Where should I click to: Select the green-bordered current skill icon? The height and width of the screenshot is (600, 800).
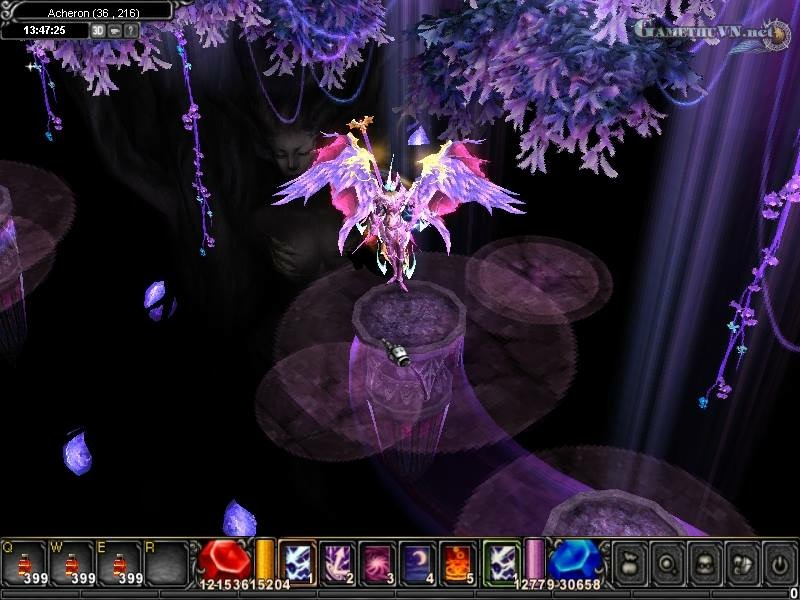tap(501, 560)
